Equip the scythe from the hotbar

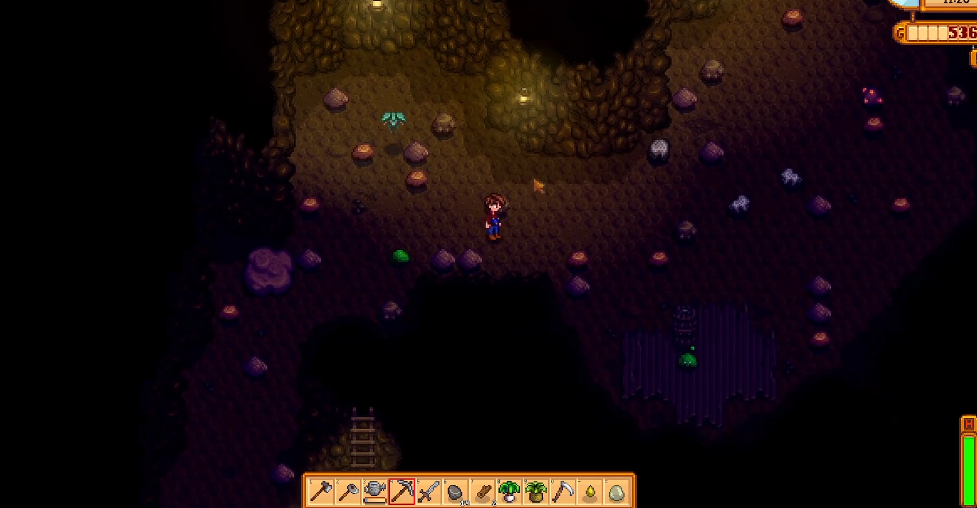point(563,491)
